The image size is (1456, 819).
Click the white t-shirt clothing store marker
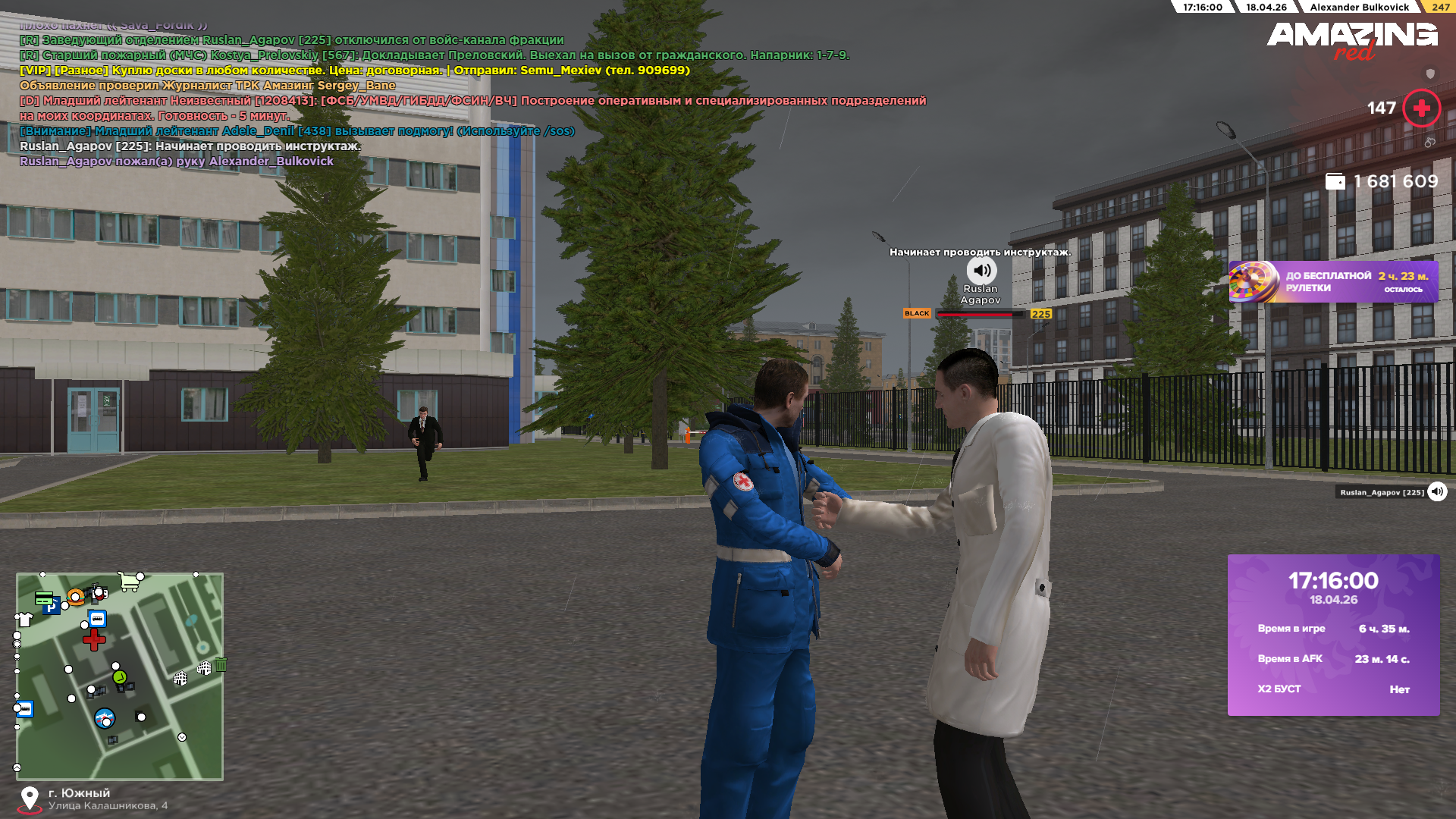24,620
